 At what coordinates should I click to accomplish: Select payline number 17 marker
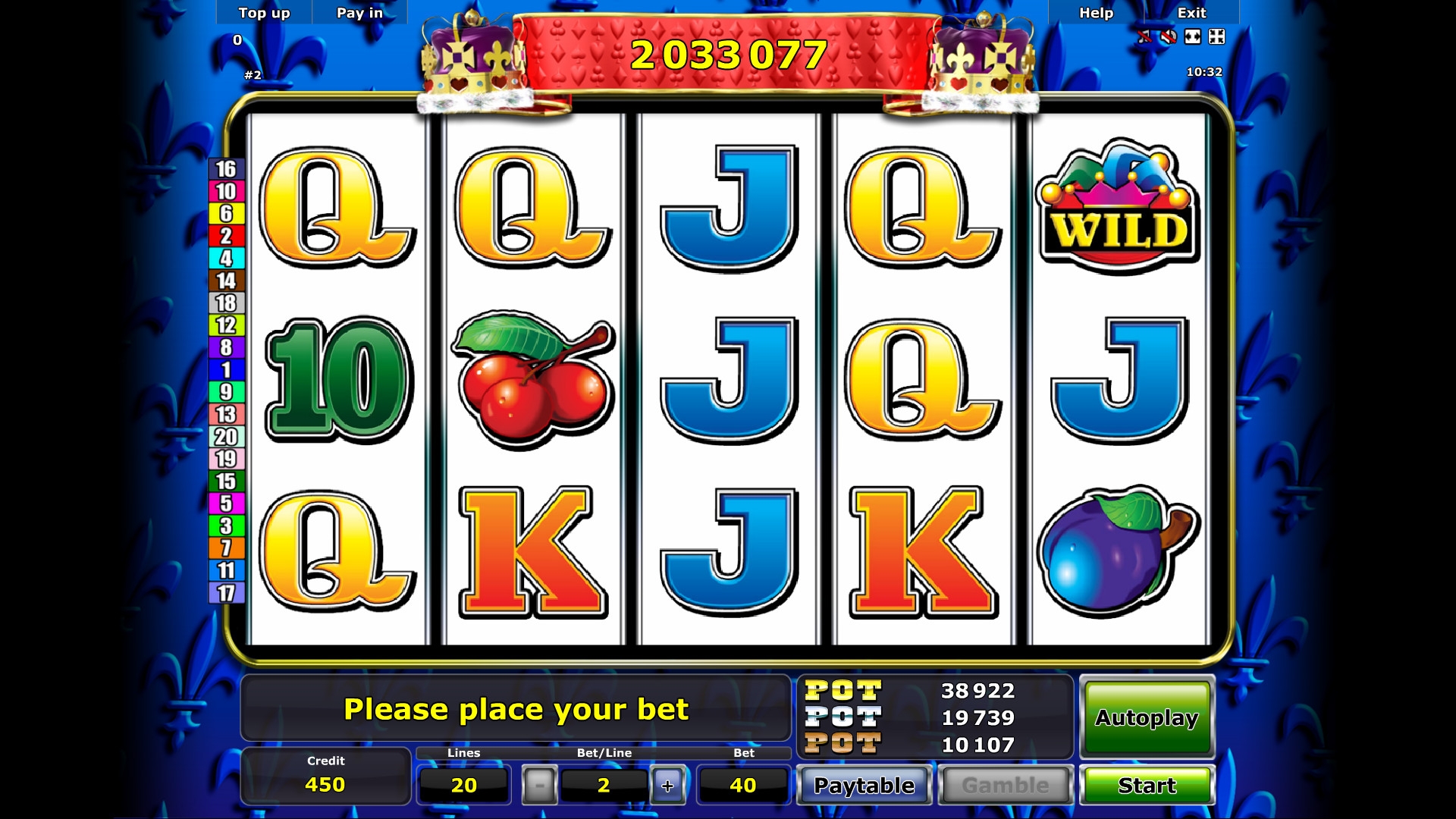(x=226, y=593)
